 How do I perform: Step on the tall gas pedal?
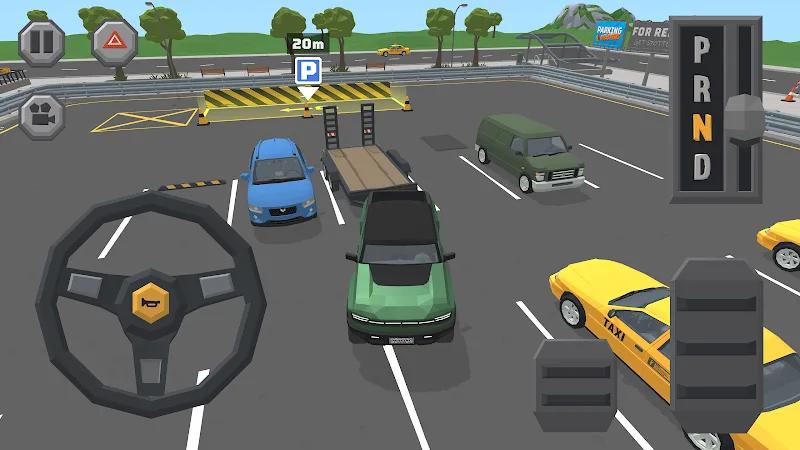pos(717,342)
